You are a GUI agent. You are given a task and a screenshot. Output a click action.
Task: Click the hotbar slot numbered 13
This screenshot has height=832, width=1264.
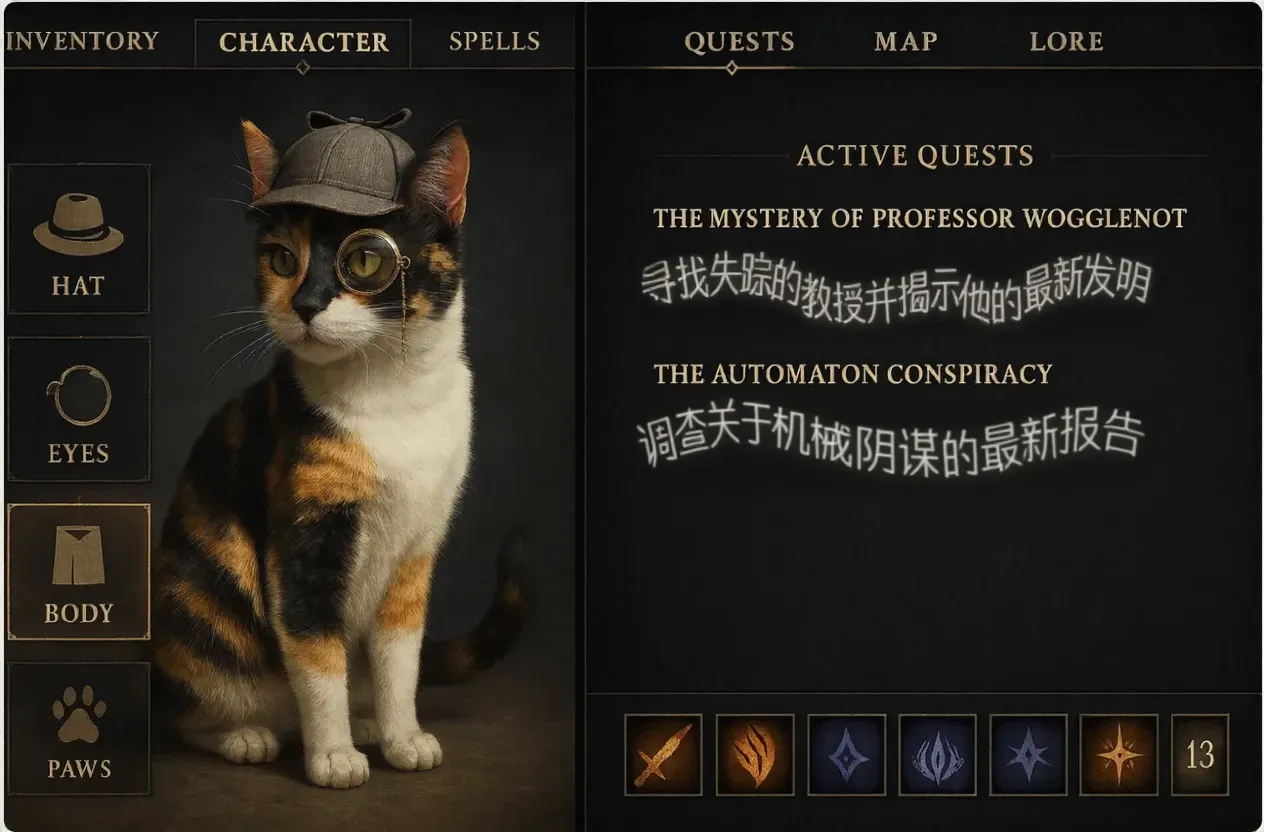coord(1199,754)
